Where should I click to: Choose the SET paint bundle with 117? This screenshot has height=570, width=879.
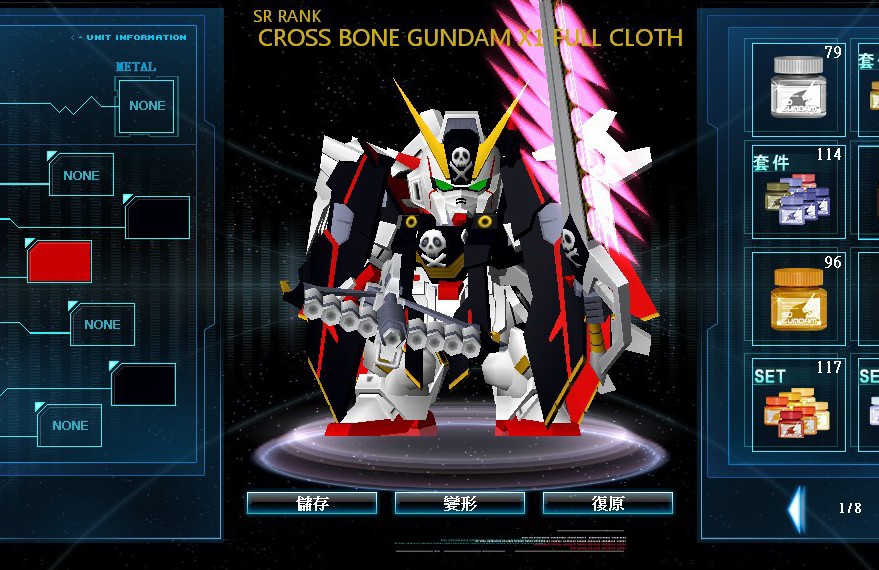[797, 402]
